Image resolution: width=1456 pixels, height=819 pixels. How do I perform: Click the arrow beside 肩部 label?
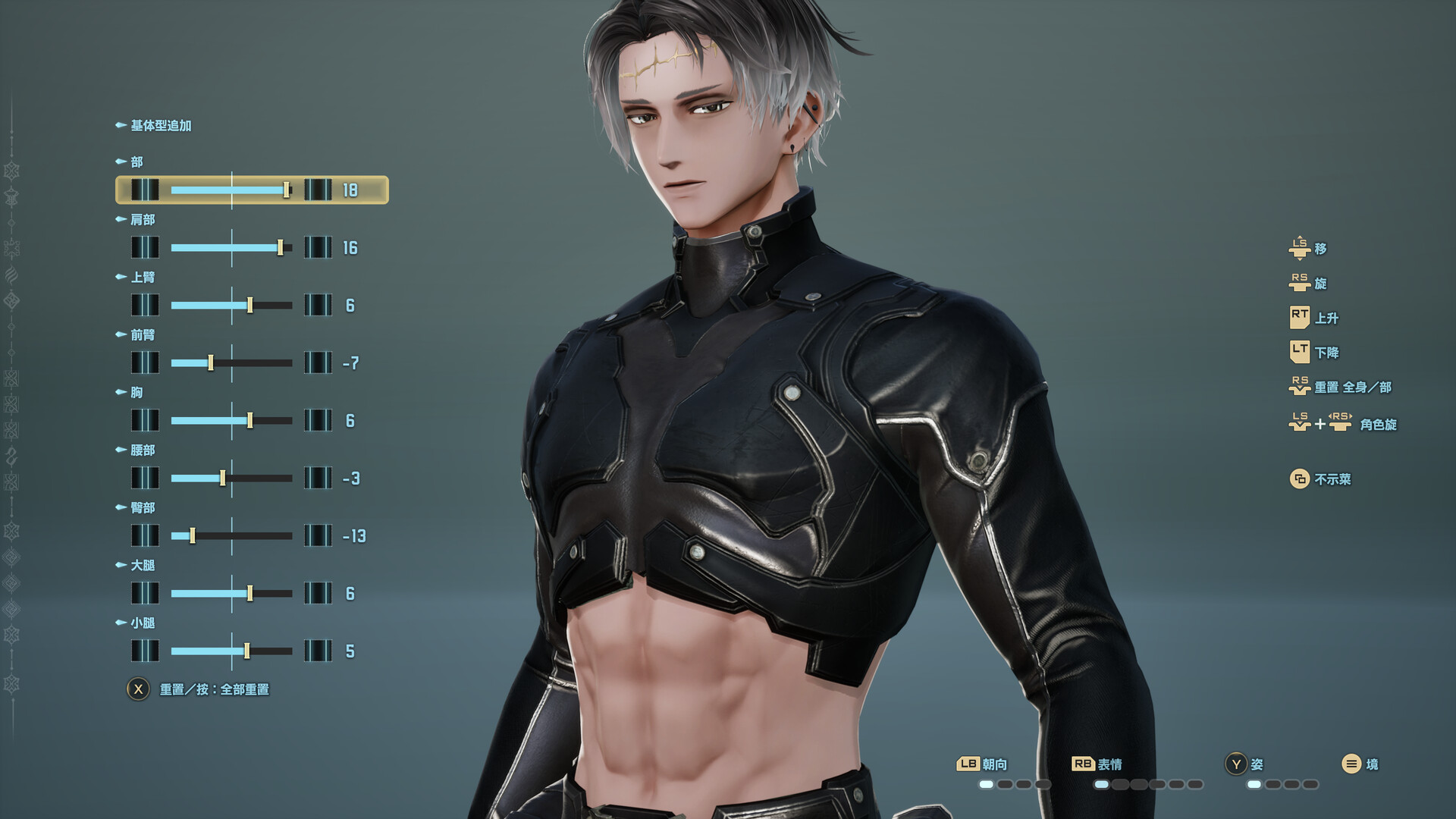tap(120, 219)
